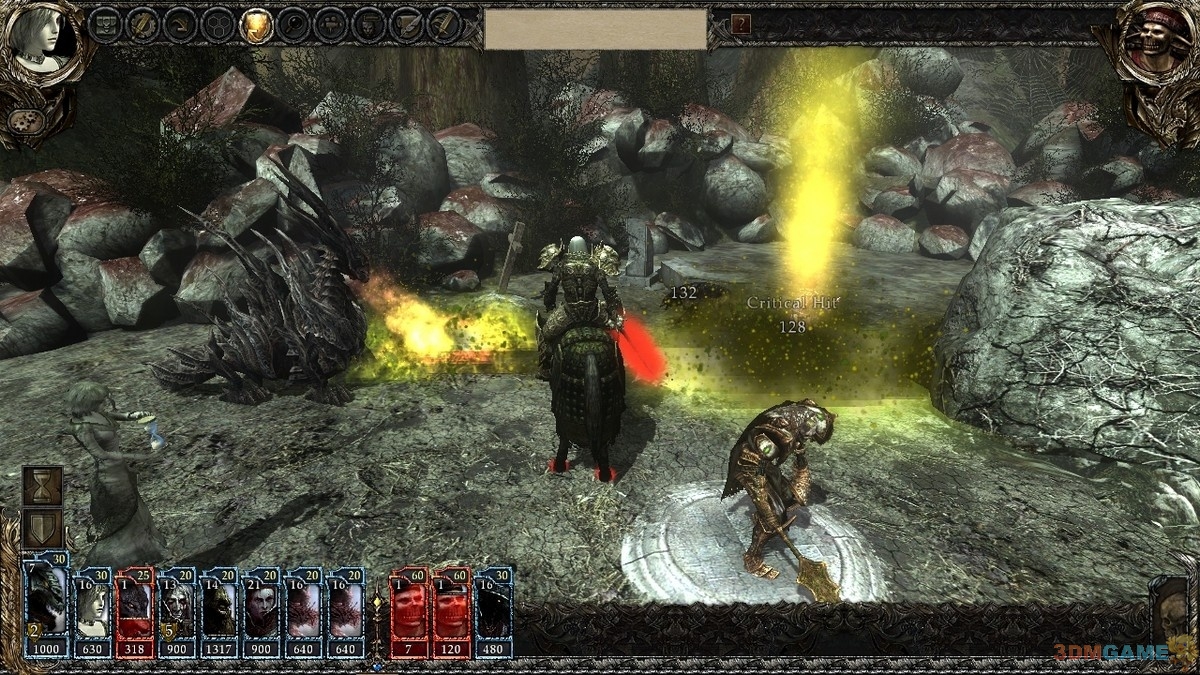
Task: Select the honeycomb hexagon icon
Action: click(218, 25)
